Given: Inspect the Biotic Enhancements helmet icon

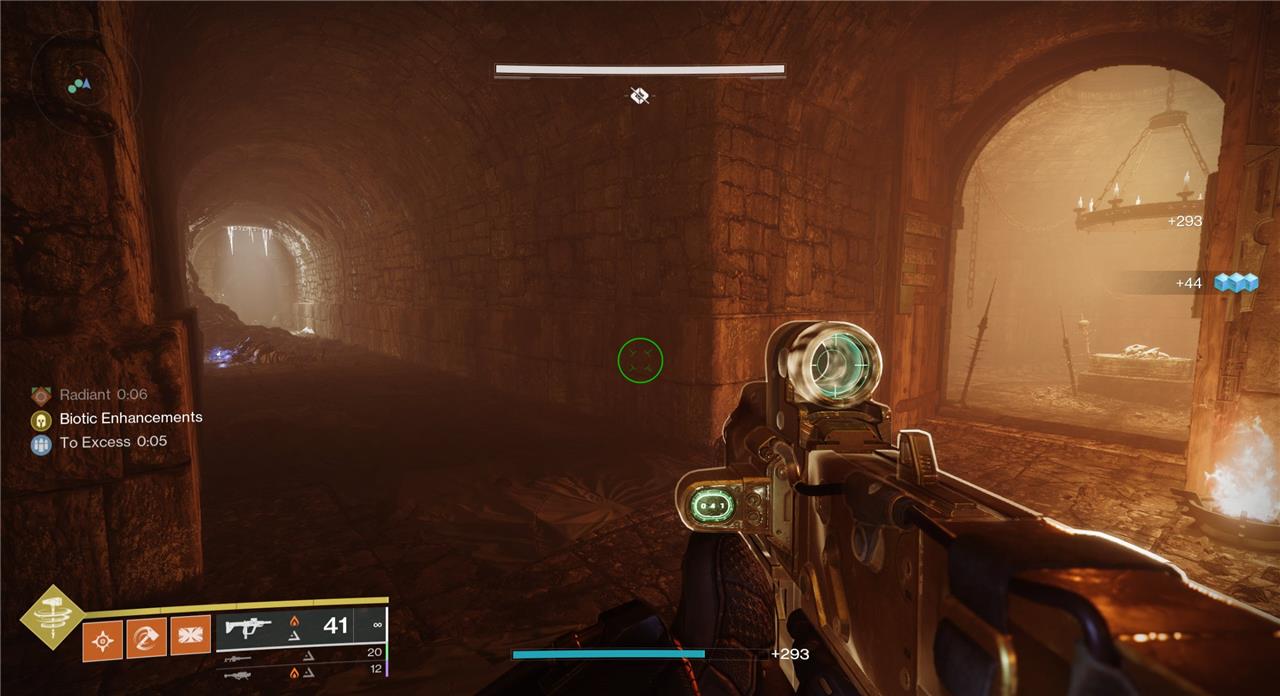Looking at the screenshot, I should pyautogui.click(x=41, y=419).
